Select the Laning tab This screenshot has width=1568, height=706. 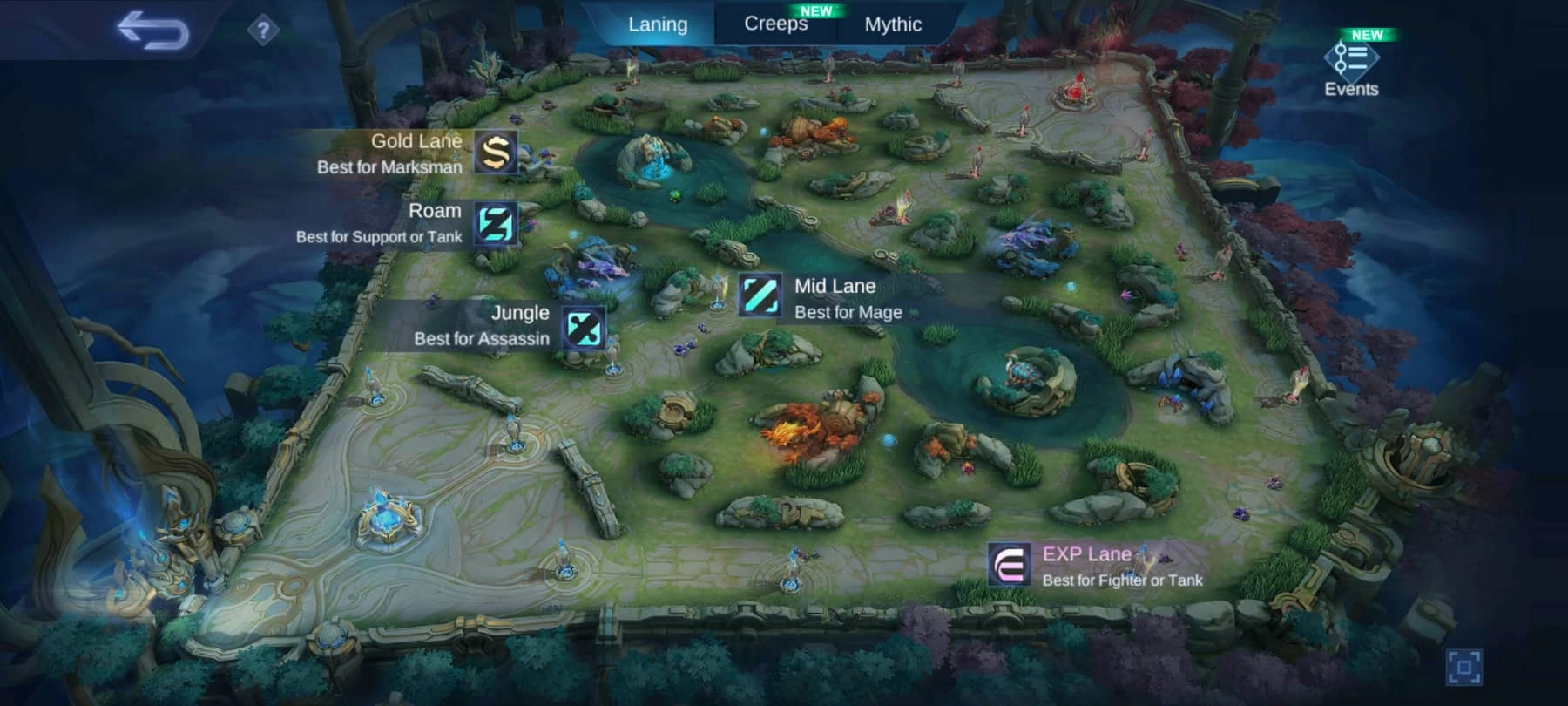tap(659, 24)
